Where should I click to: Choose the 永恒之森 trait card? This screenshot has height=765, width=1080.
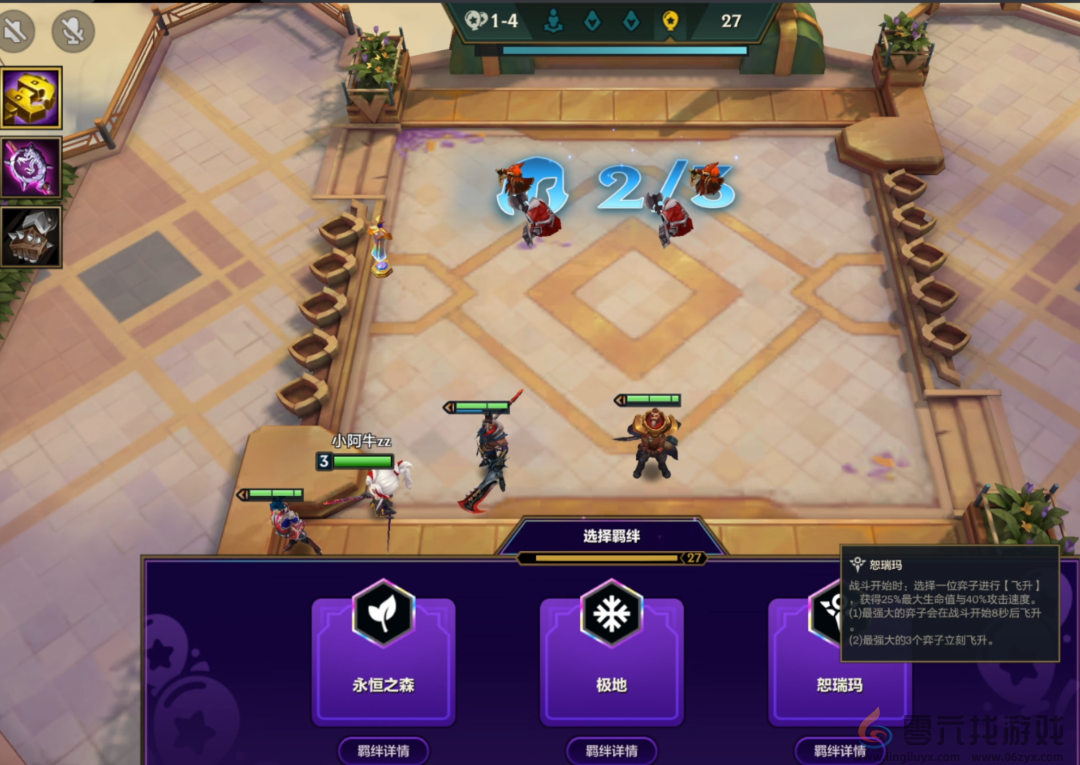(x=383, y=660)
